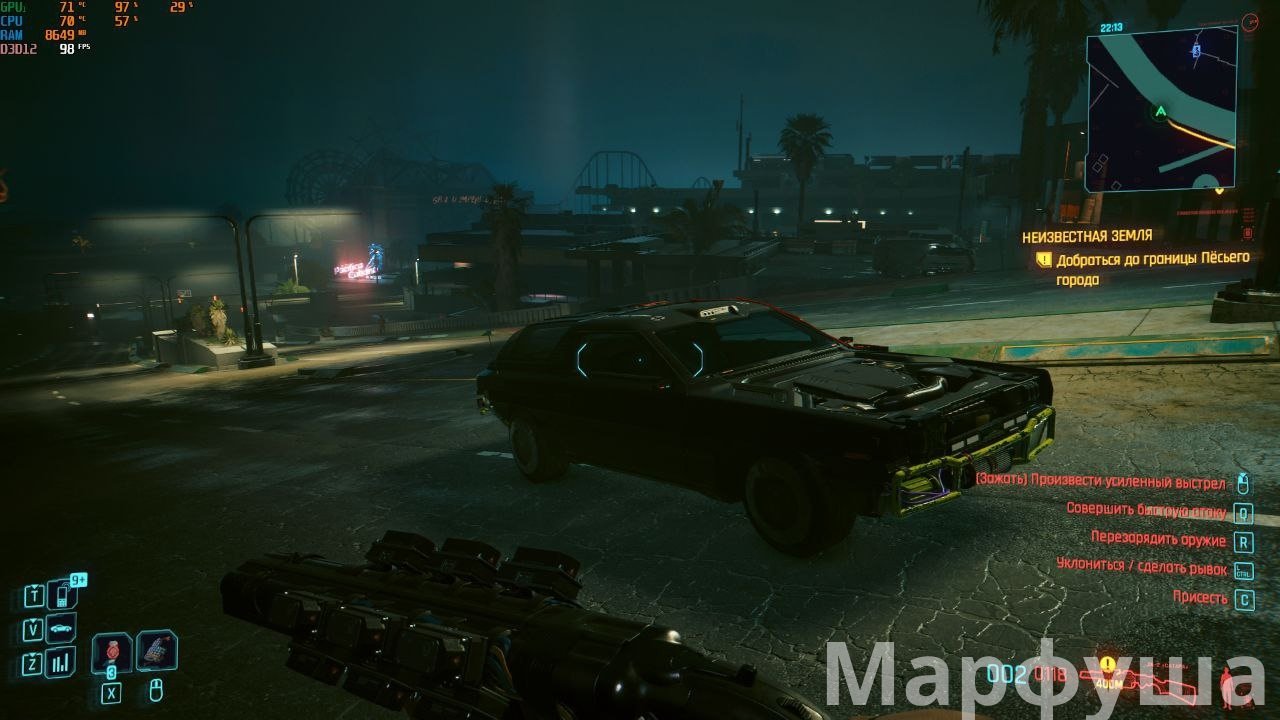Use the red inhaler consumable slot
This screenshot has height=720, width=1280.
[x=112, y=653]
